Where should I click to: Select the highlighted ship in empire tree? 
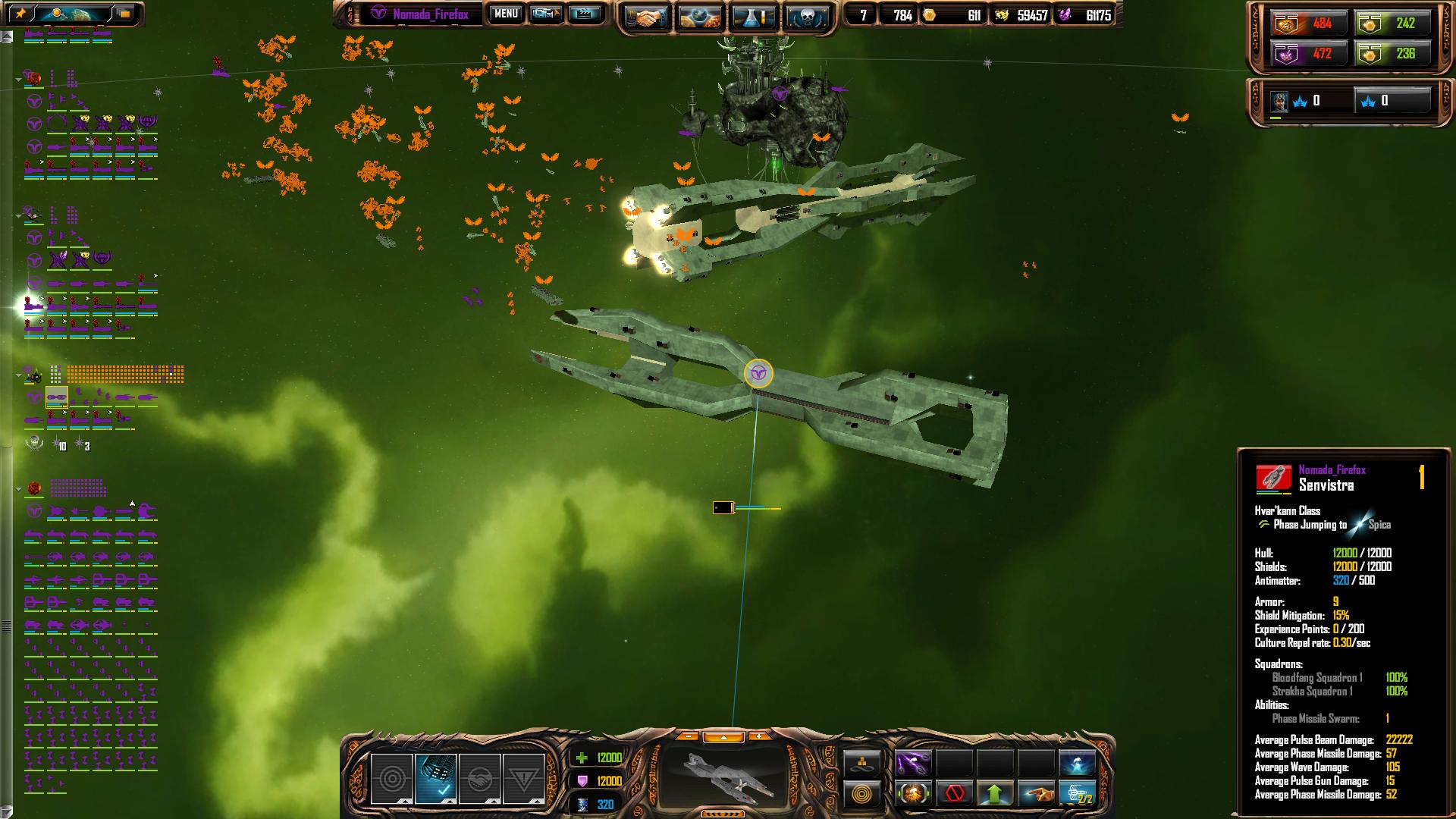57,397
